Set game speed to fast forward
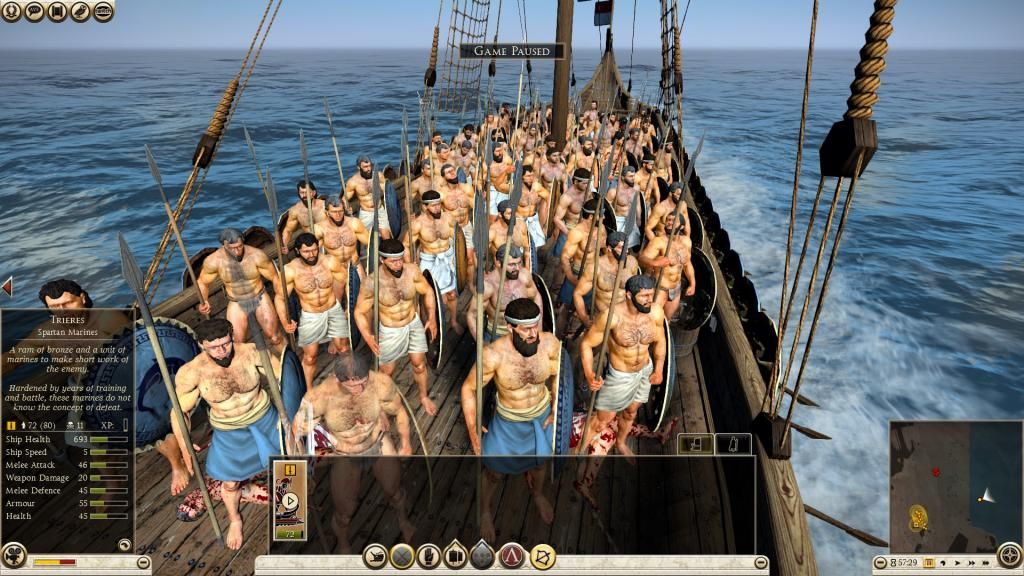This screenshot has height=576, width=1024. point(974,565)
